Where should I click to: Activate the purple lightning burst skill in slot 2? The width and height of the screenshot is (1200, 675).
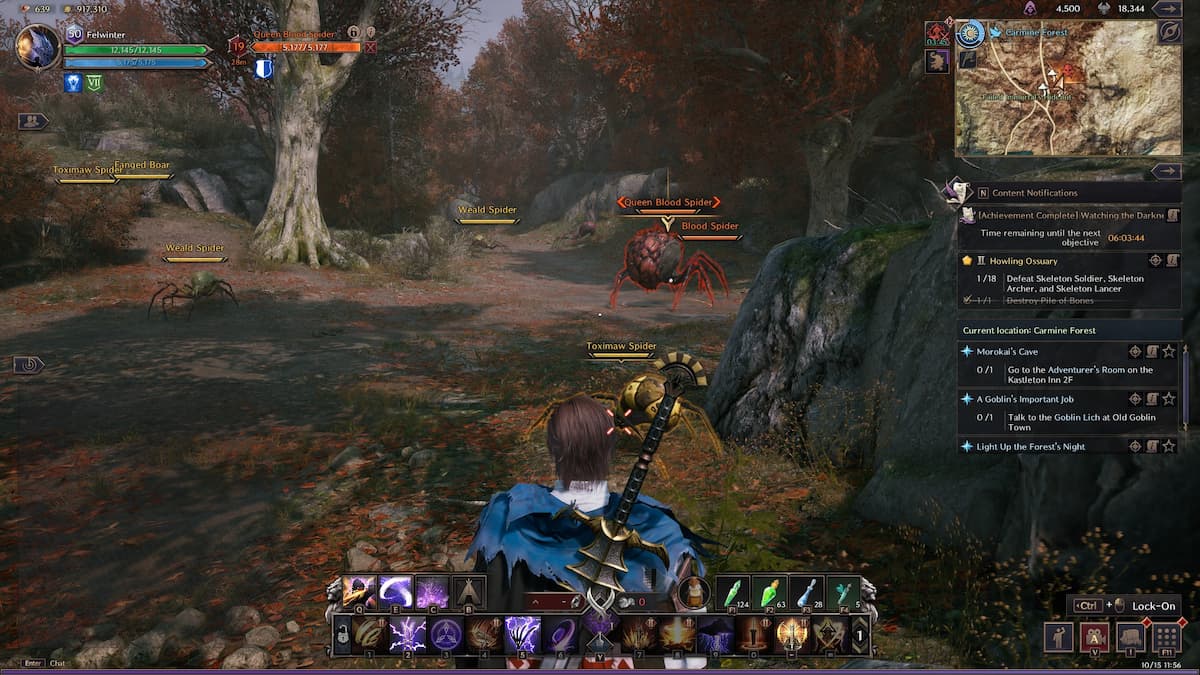[407, 635]
